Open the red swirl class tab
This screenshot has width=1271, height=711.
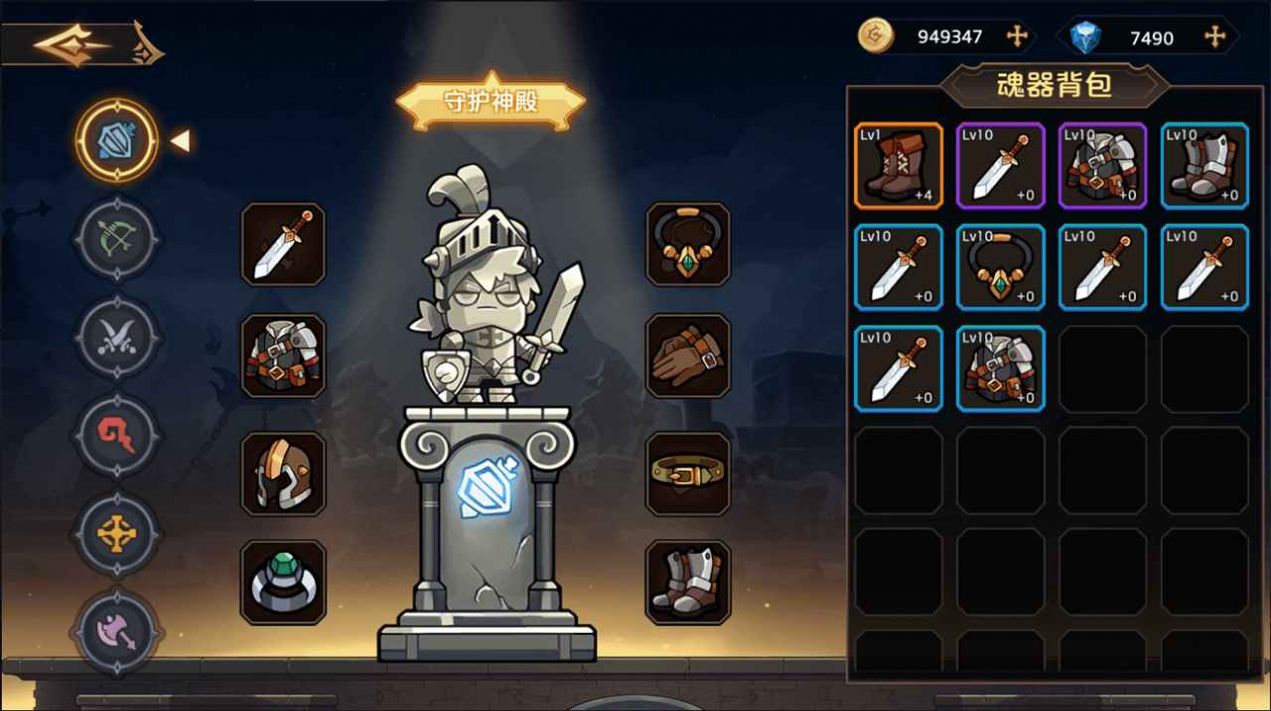(x=116, y=436)
